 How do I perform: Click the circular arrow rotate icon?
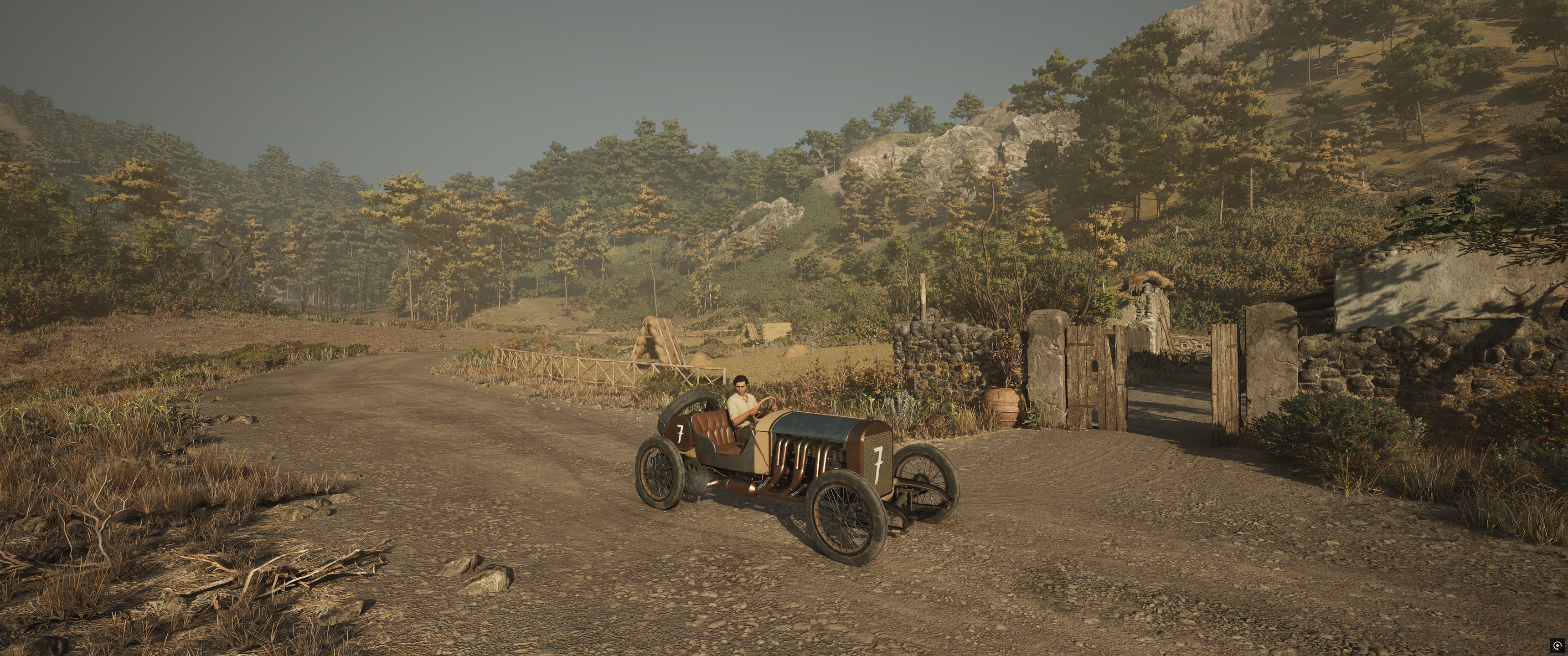[x=1558, y=646]
